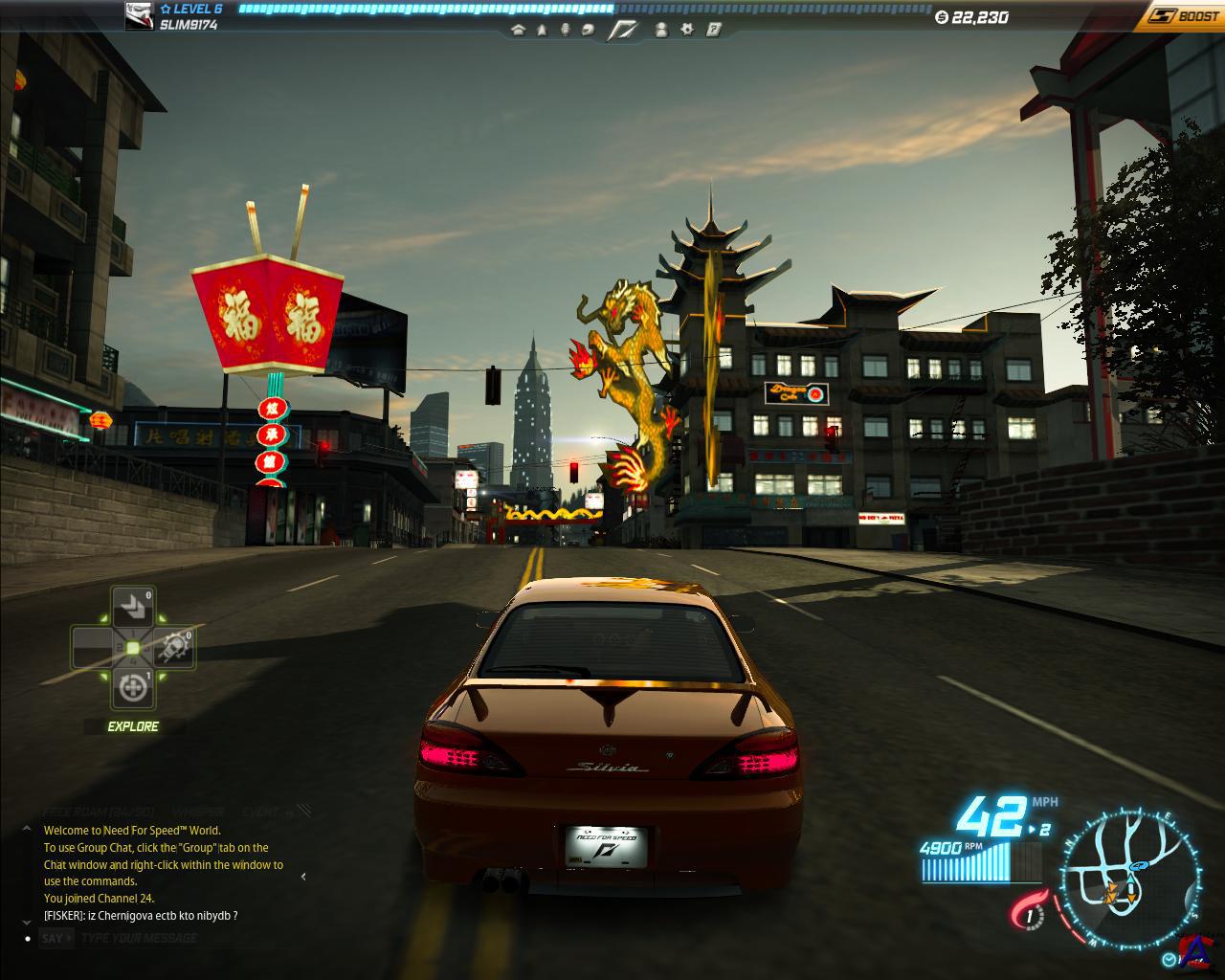
Task: Click the SLIM9174 driver profile avatar
Action: 140,15
